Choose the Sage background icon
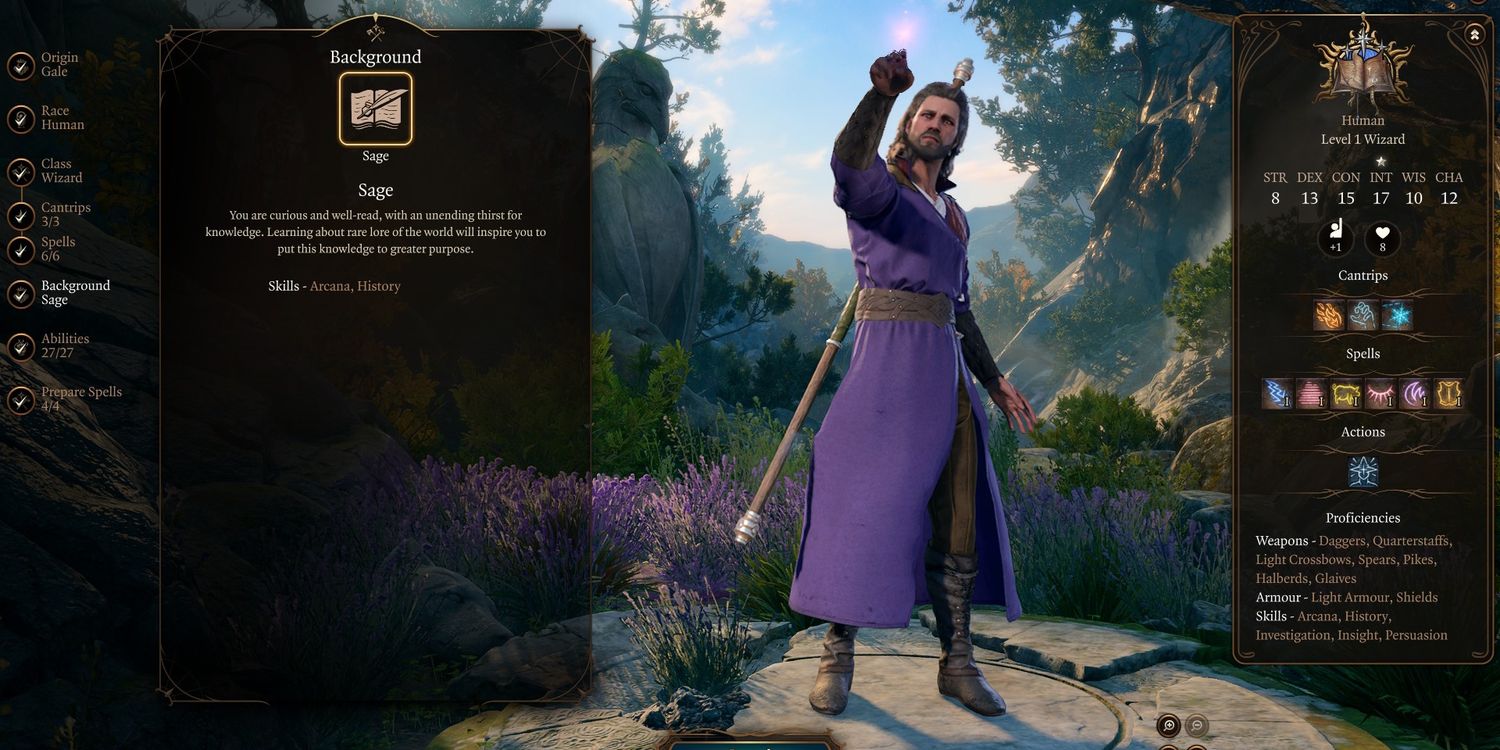The width and height of the screenshot is (1500, 750). [x=375, y=109]
